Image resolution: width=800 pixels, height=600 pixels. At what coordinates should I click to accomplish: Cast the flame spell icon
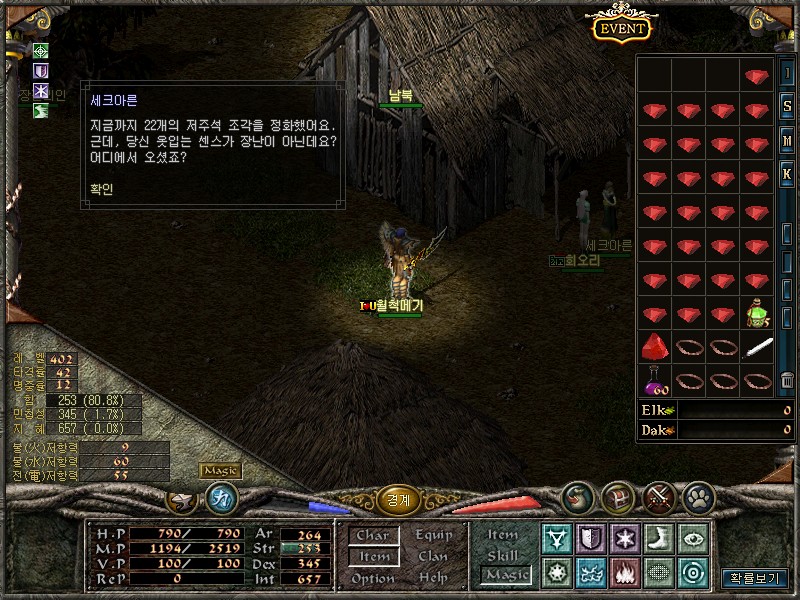coord(623,573)
